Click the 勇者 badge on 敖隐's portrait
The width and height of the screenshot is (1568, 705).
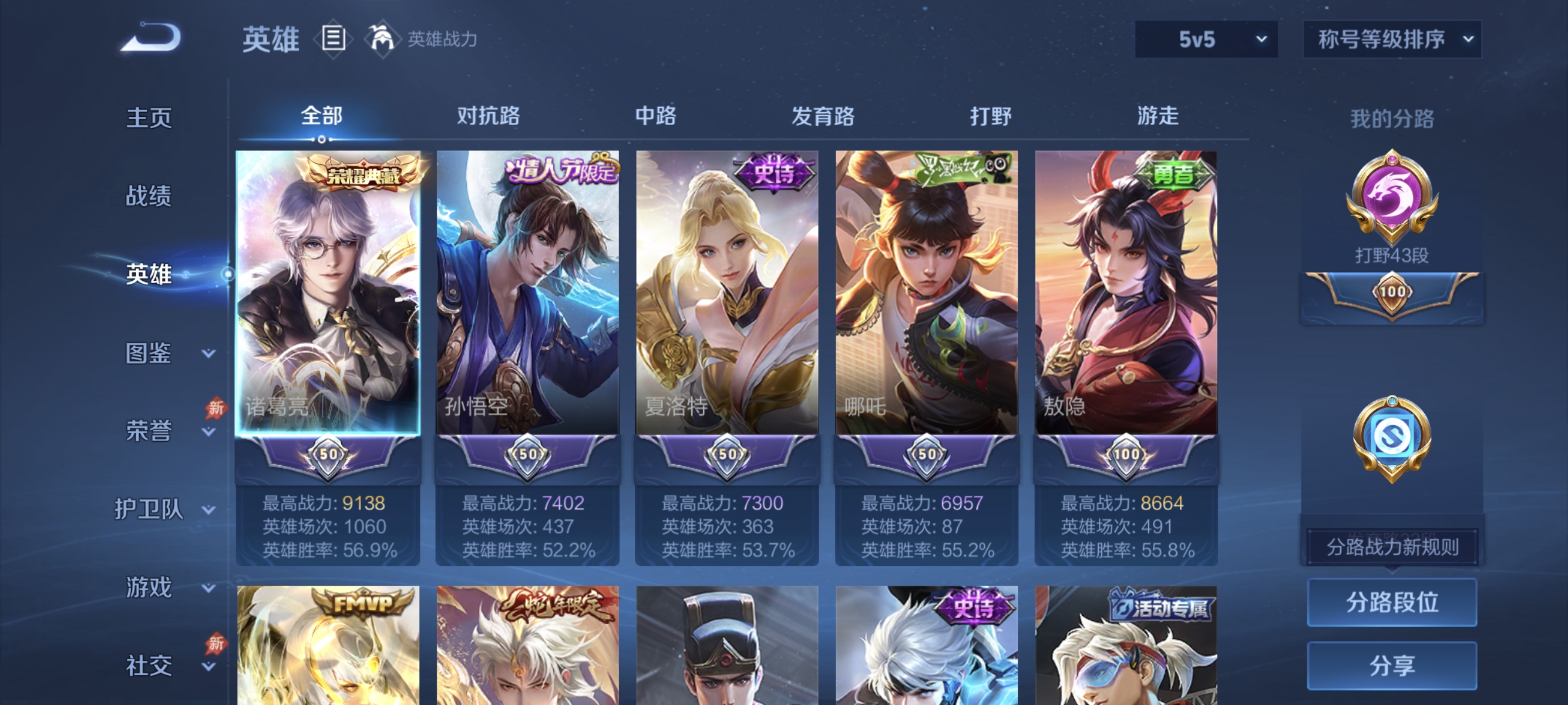(x=1173, y=173)
